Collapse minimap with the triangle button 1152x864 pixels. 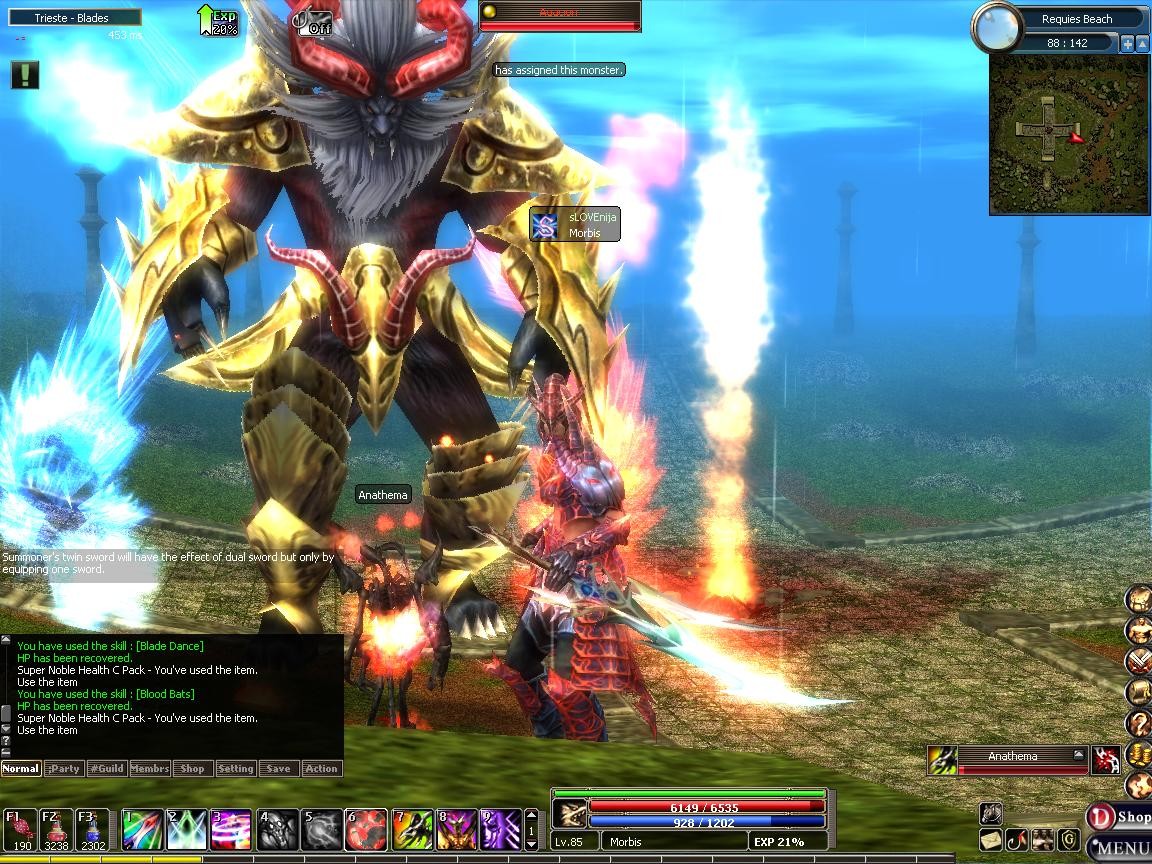point(1141,43)
